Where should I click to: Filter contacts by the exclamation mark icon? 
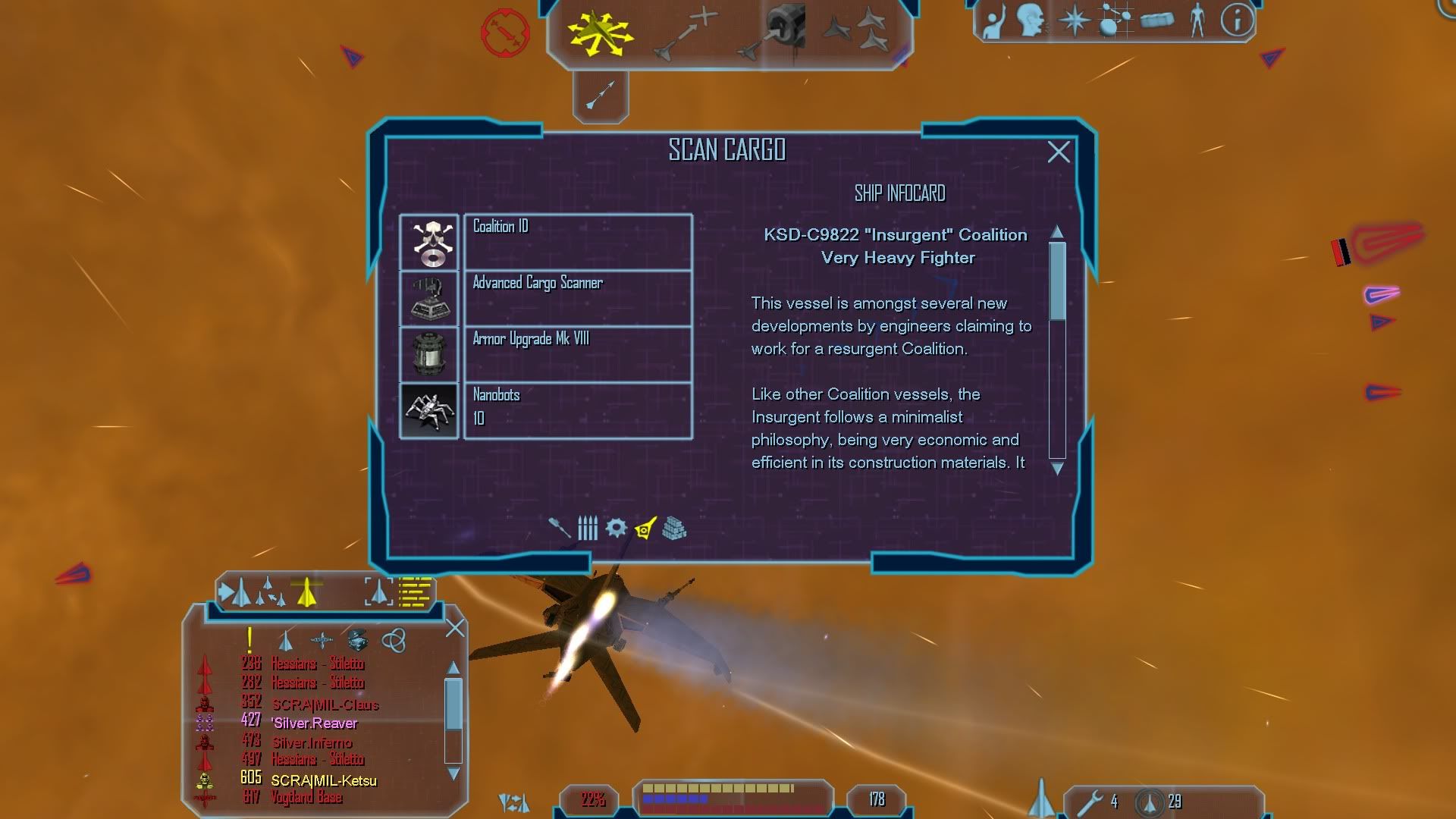click(249, 641)
